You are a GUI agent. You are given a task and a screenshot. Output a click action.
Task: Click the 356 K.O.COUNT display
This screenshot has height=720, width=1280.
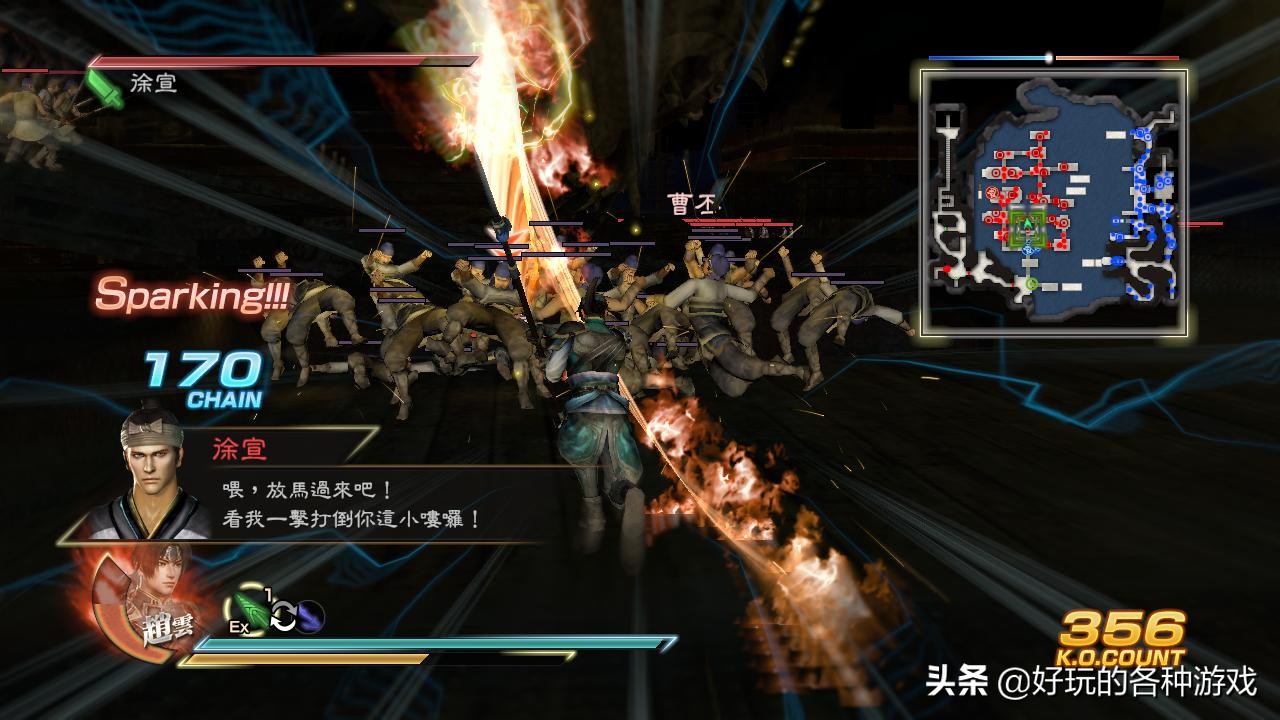coord(1121,637)
